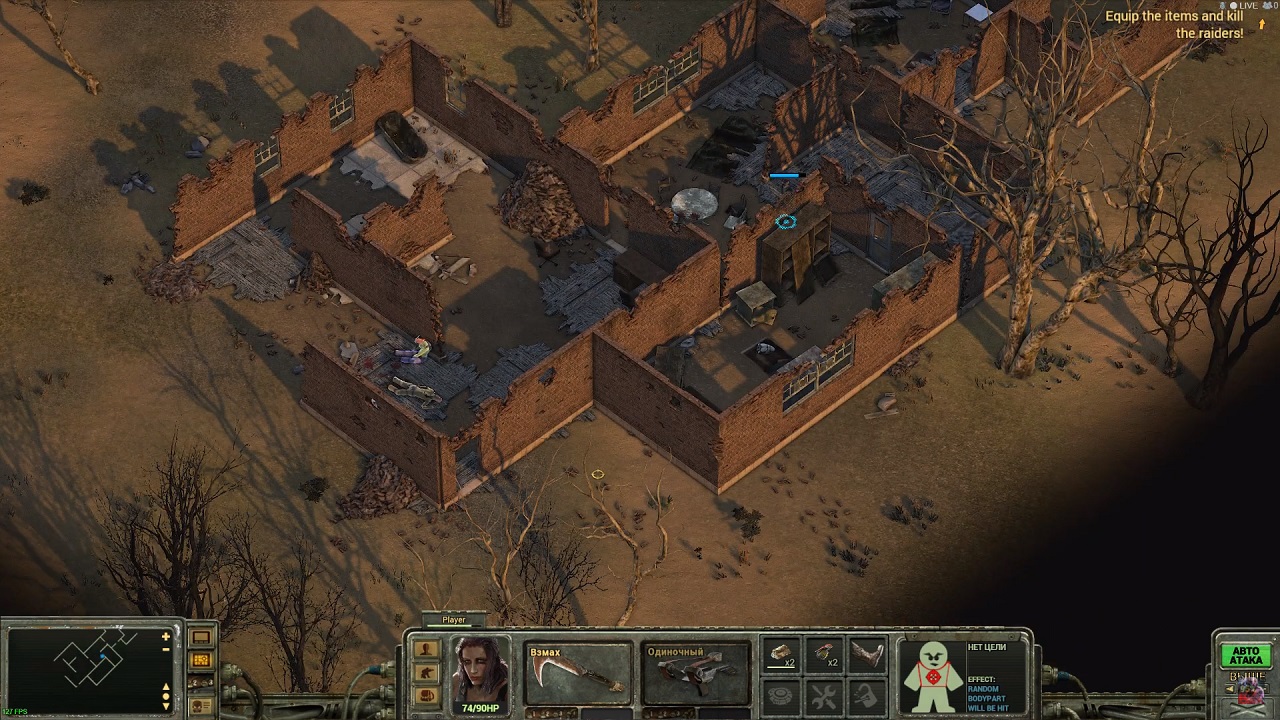1280x720 pixels.
Task: Zoom out the minimap with minus
Action: click(x=166, y=650)
